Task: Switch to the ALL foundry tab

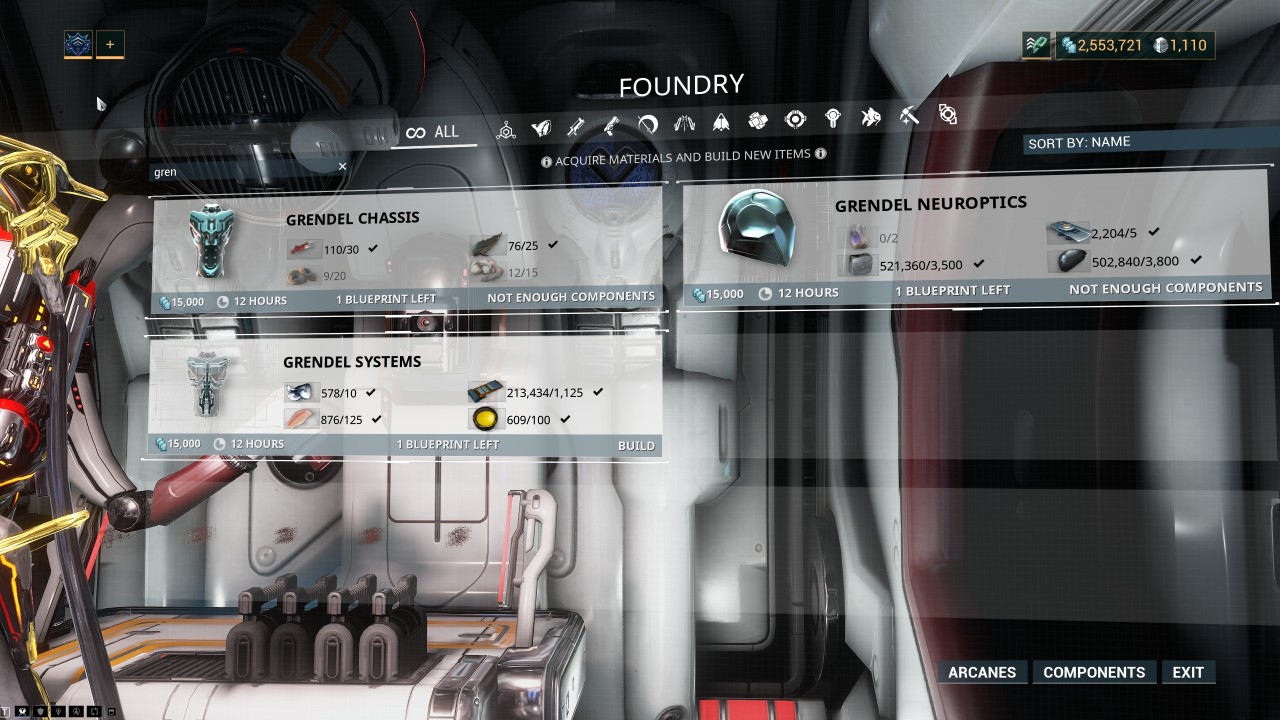Action: [x=435, y=131]
